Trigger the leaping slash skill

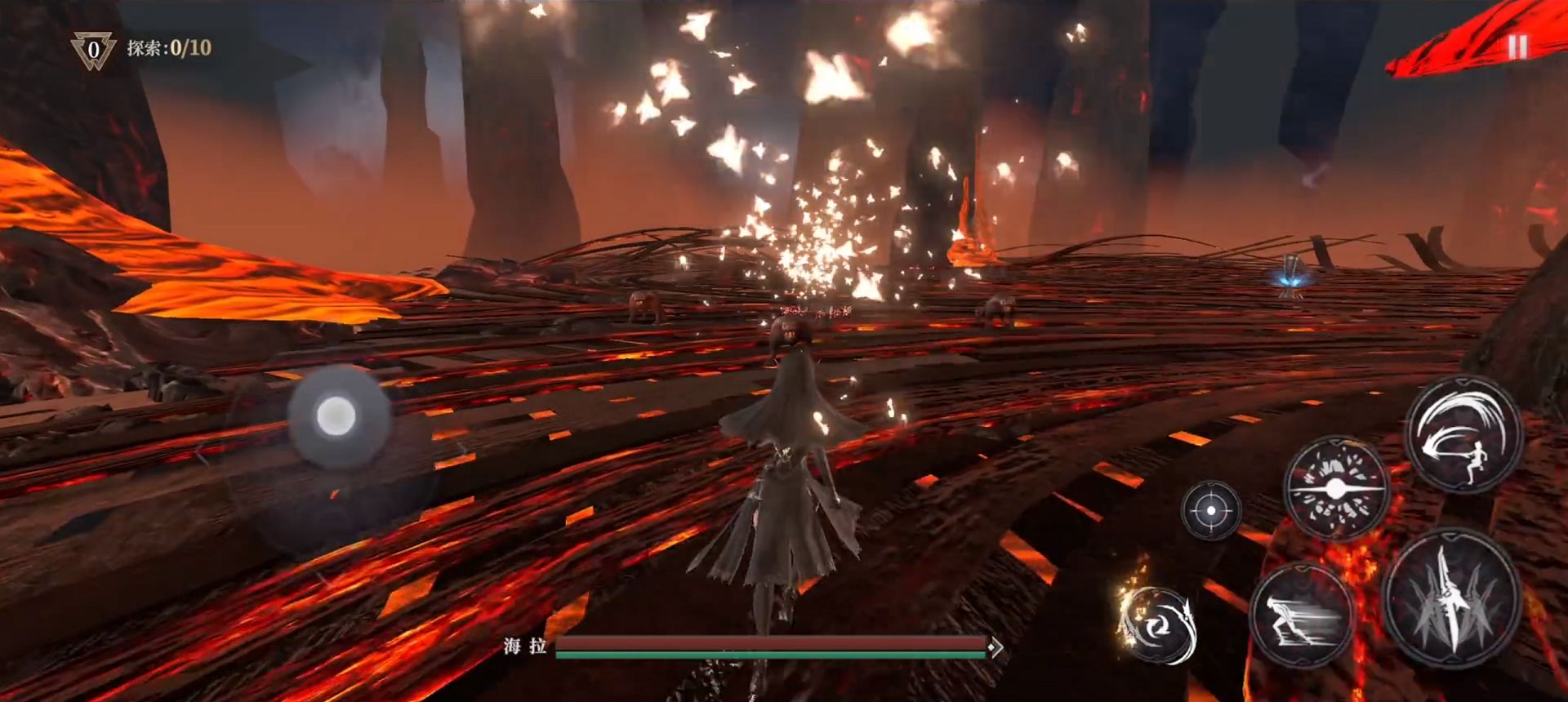pyautogui.click(x=1463, y=435)
